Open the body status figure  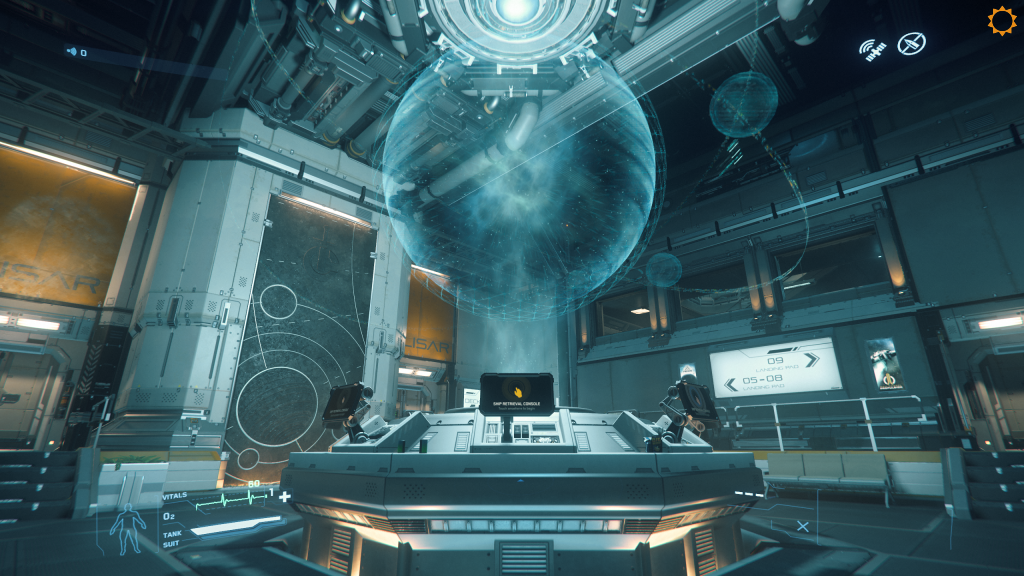pyautogui.click(x=126, y=529)
